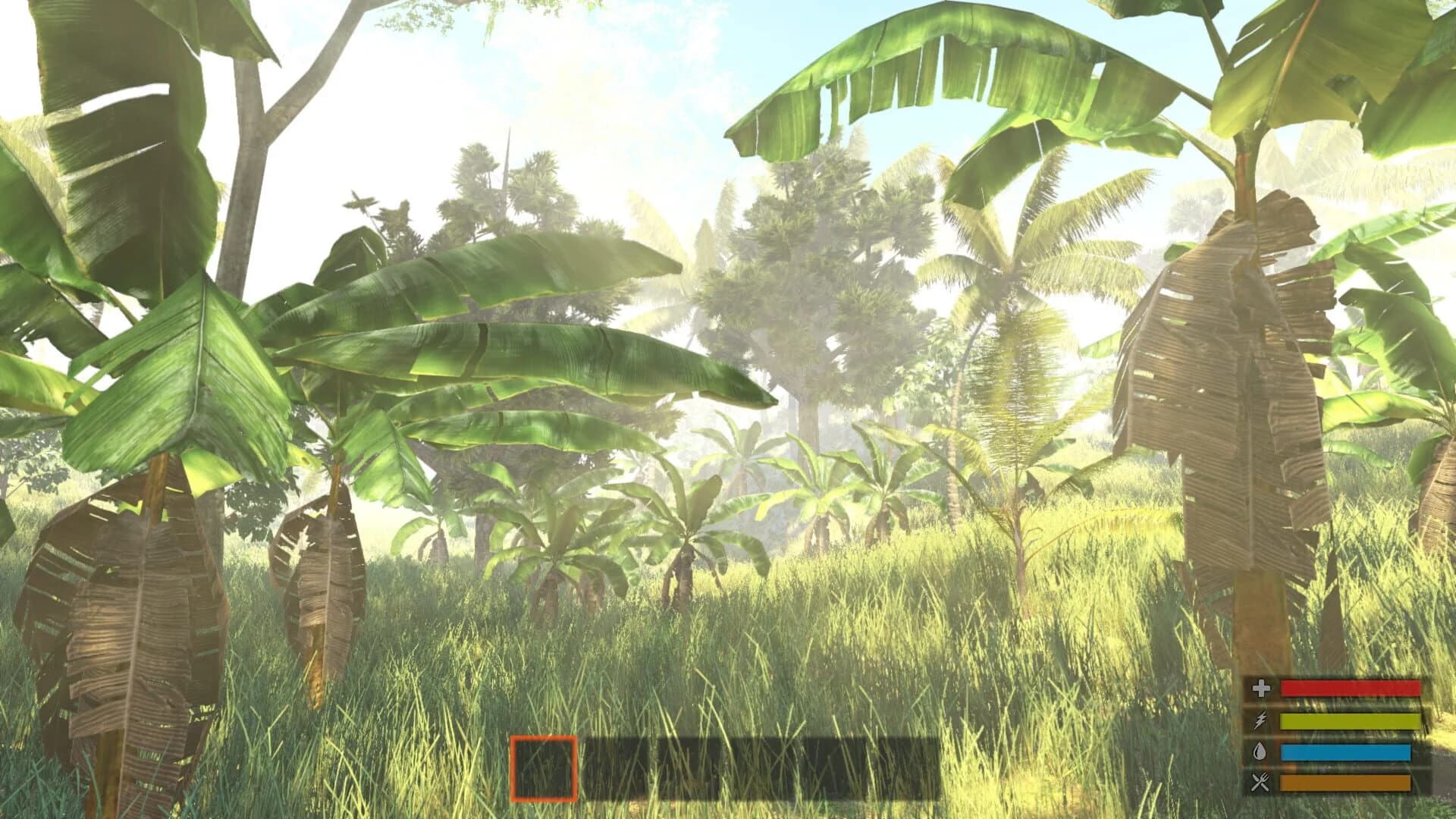Click the yellow energy bar
1456x819 pixels.
click(1350, 721)
